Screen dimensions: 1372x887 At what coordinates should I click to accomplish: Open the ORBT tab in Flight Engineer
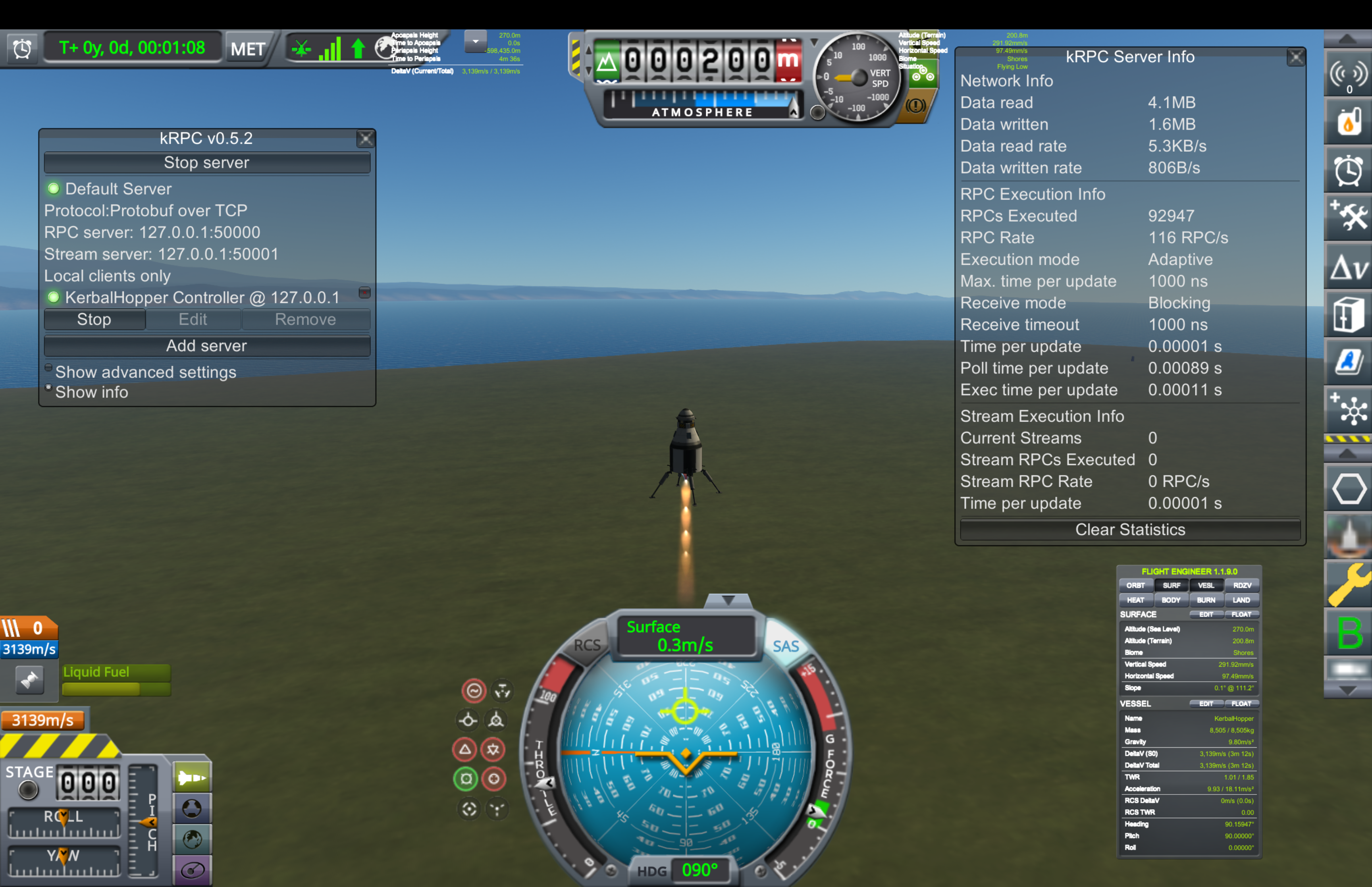tap(1135, 586)
